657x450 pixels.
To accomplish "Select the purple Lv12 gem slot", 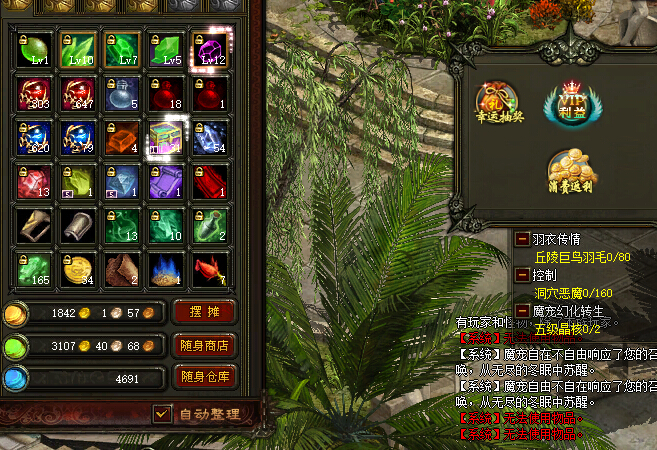I will [x=210, y=50].
